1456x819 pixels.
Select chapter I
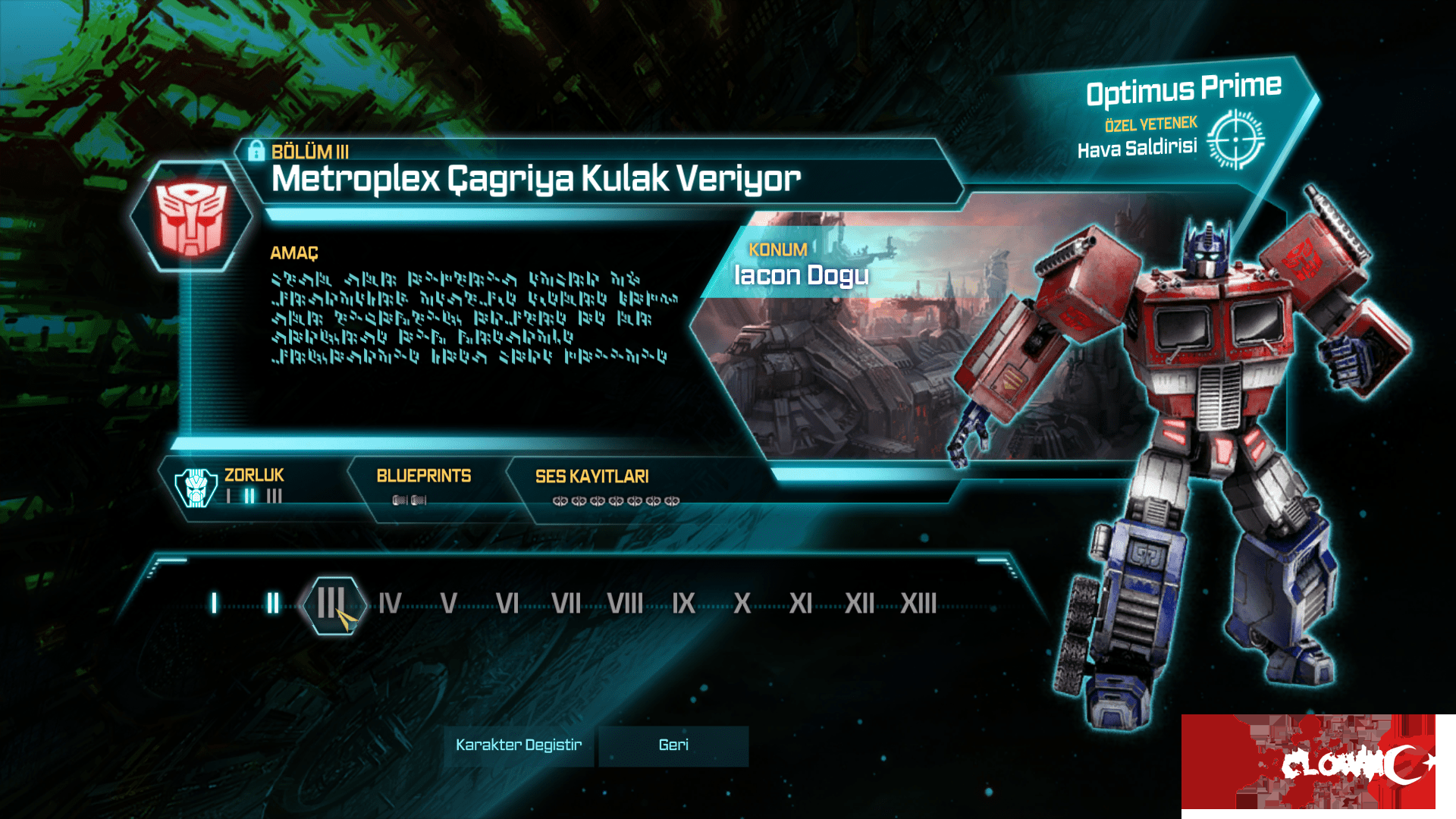[215, 604]
